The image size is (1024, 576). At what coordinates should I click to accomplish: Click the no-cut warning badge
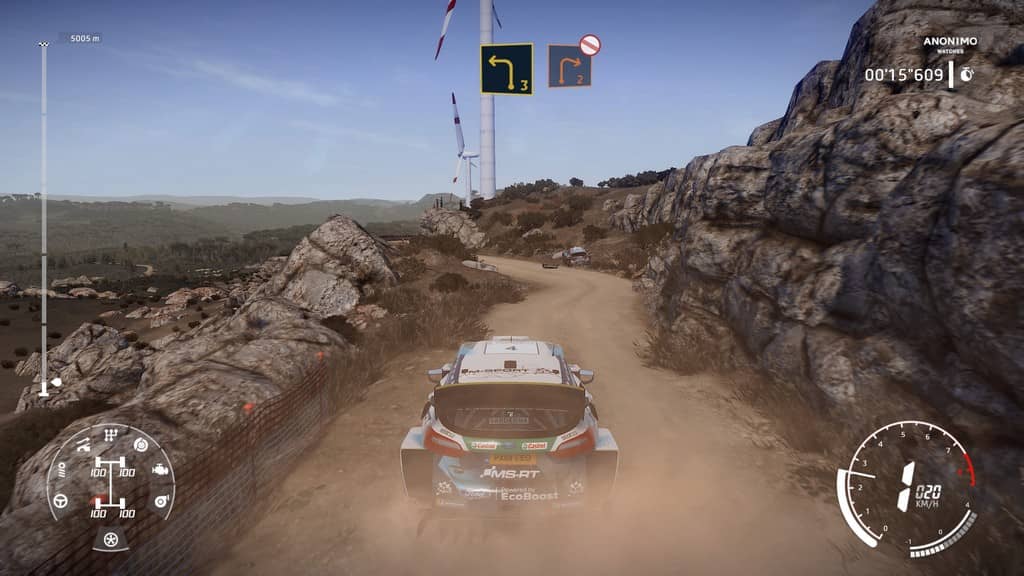[590, 44]
